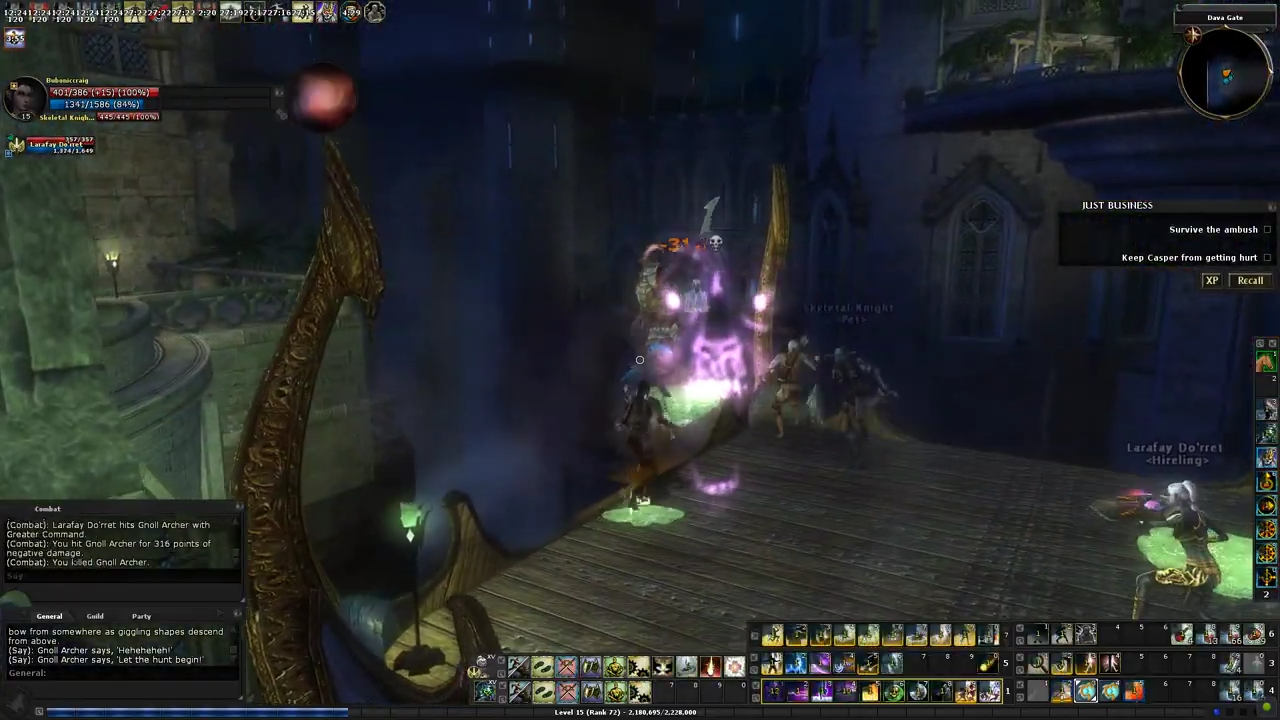
Task: Check the Keep Casper from getting hurt box
Action: [x=1267, y=257]
